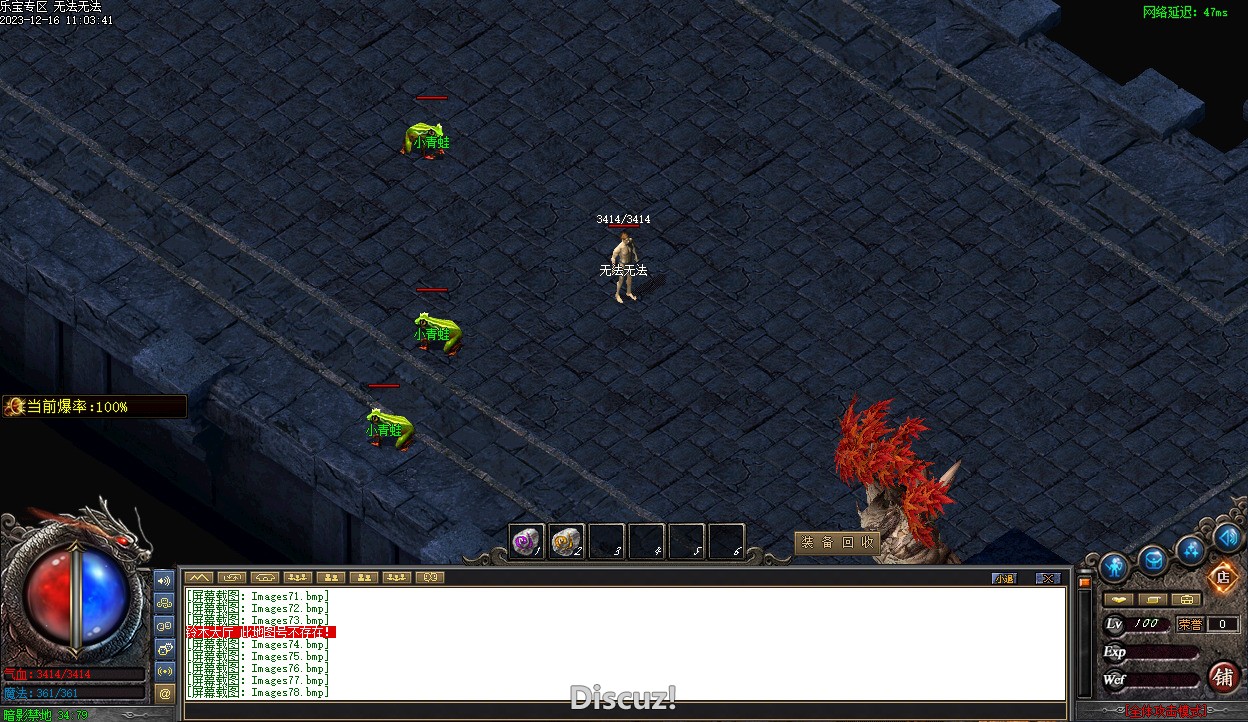
Task: Click the mountain-shaped chat toolbar button
Action: pyautogui.click(x=199, y=577)
